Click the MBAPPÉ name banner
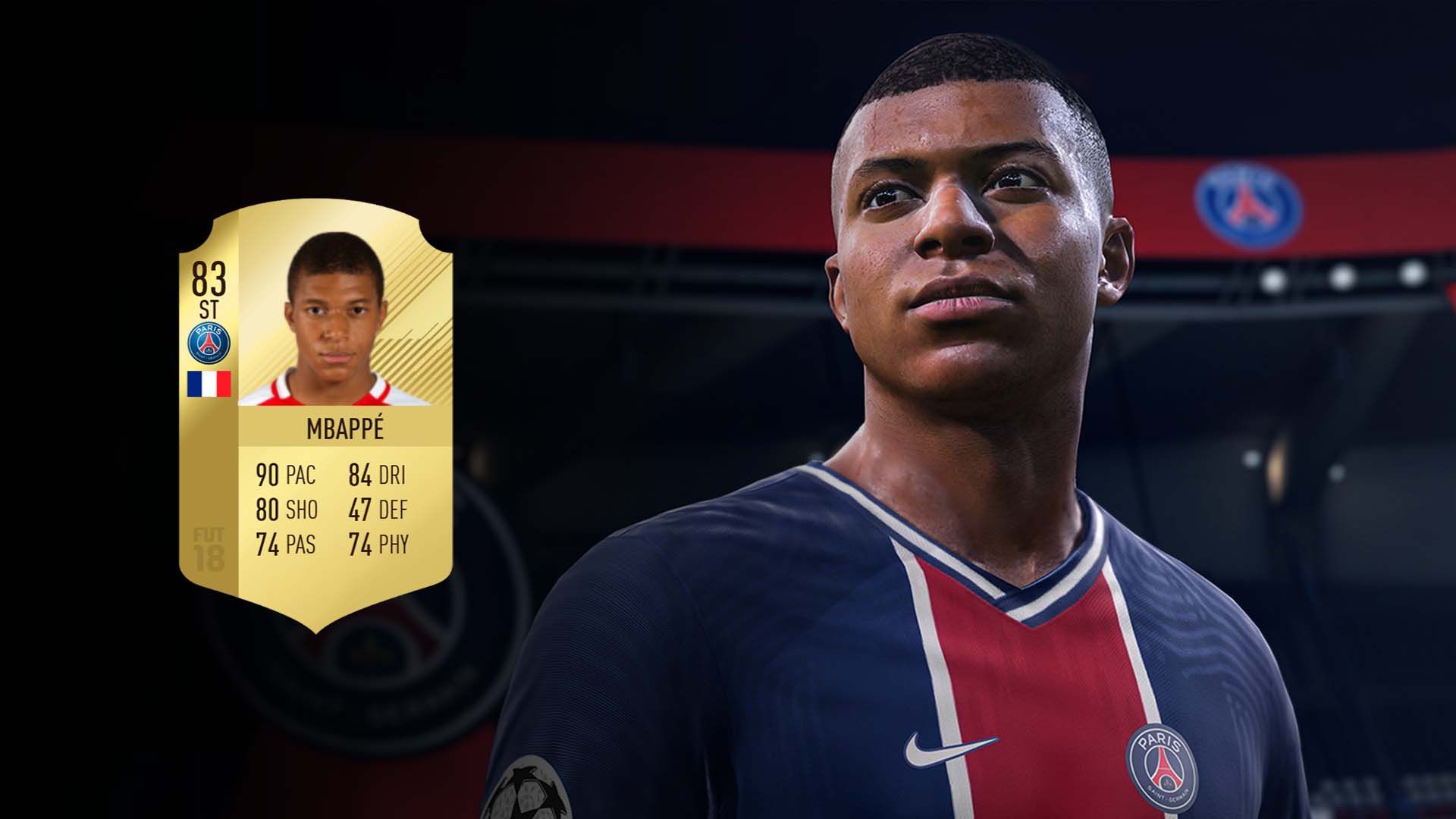 (x=345, y=428)
